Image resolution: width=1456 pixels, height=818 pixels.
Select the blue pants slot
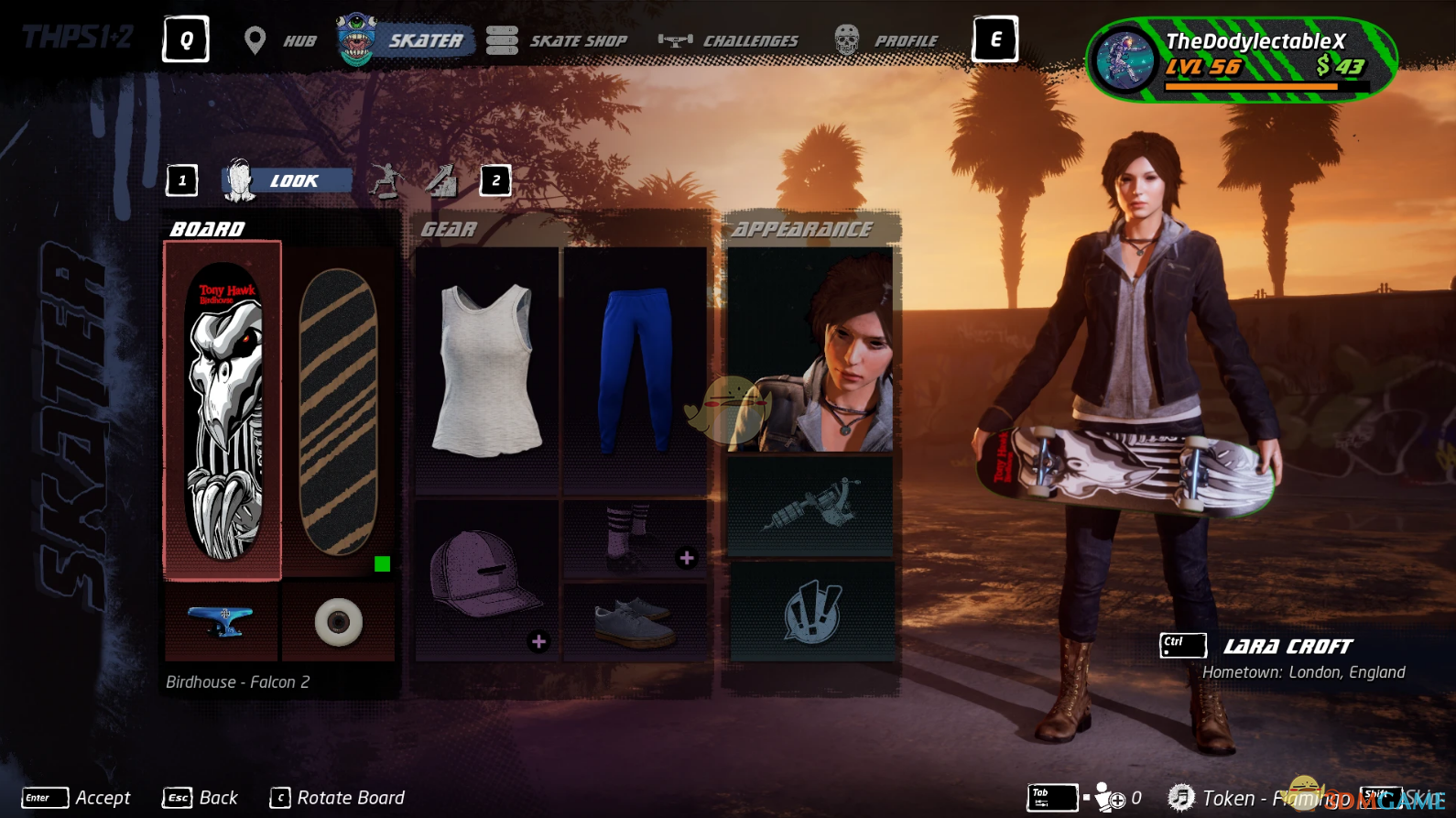click(x=635, y=370)
